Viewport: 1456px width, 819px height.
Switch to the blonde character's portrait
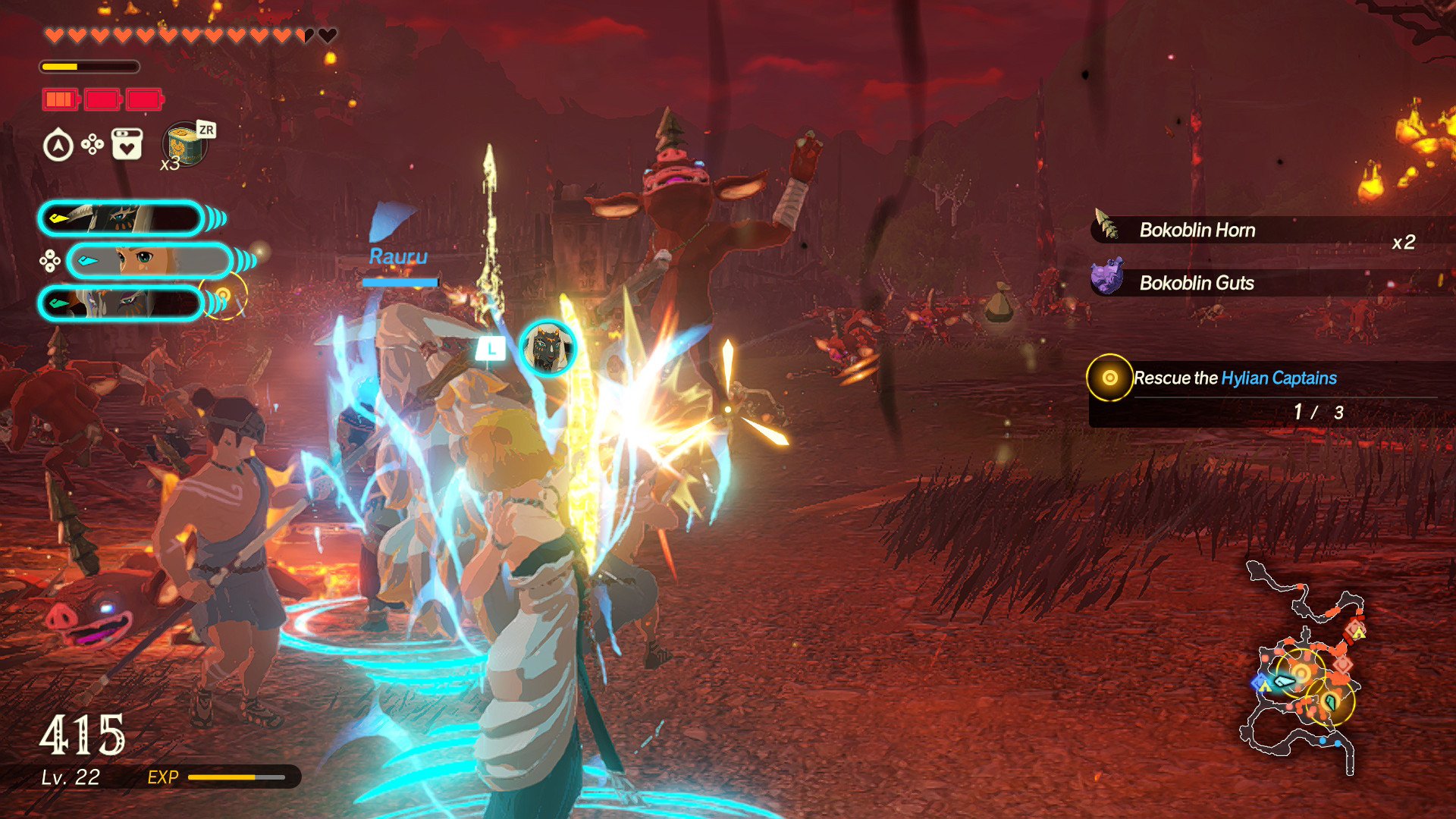(149, 261)
